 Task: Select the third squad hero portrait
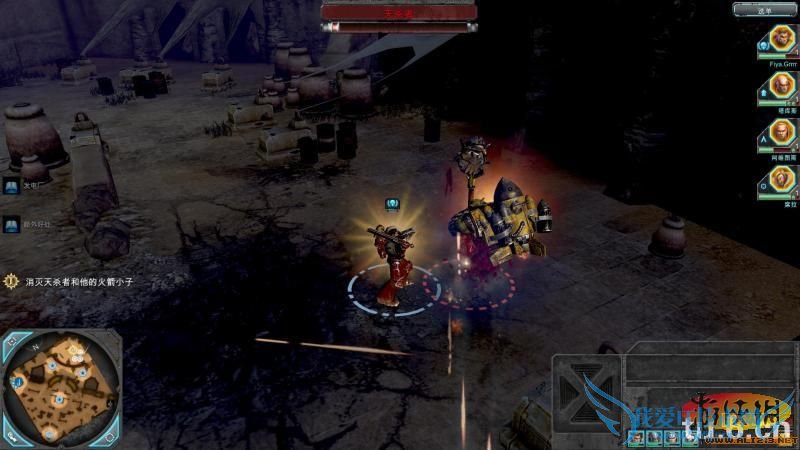point(779,133)
